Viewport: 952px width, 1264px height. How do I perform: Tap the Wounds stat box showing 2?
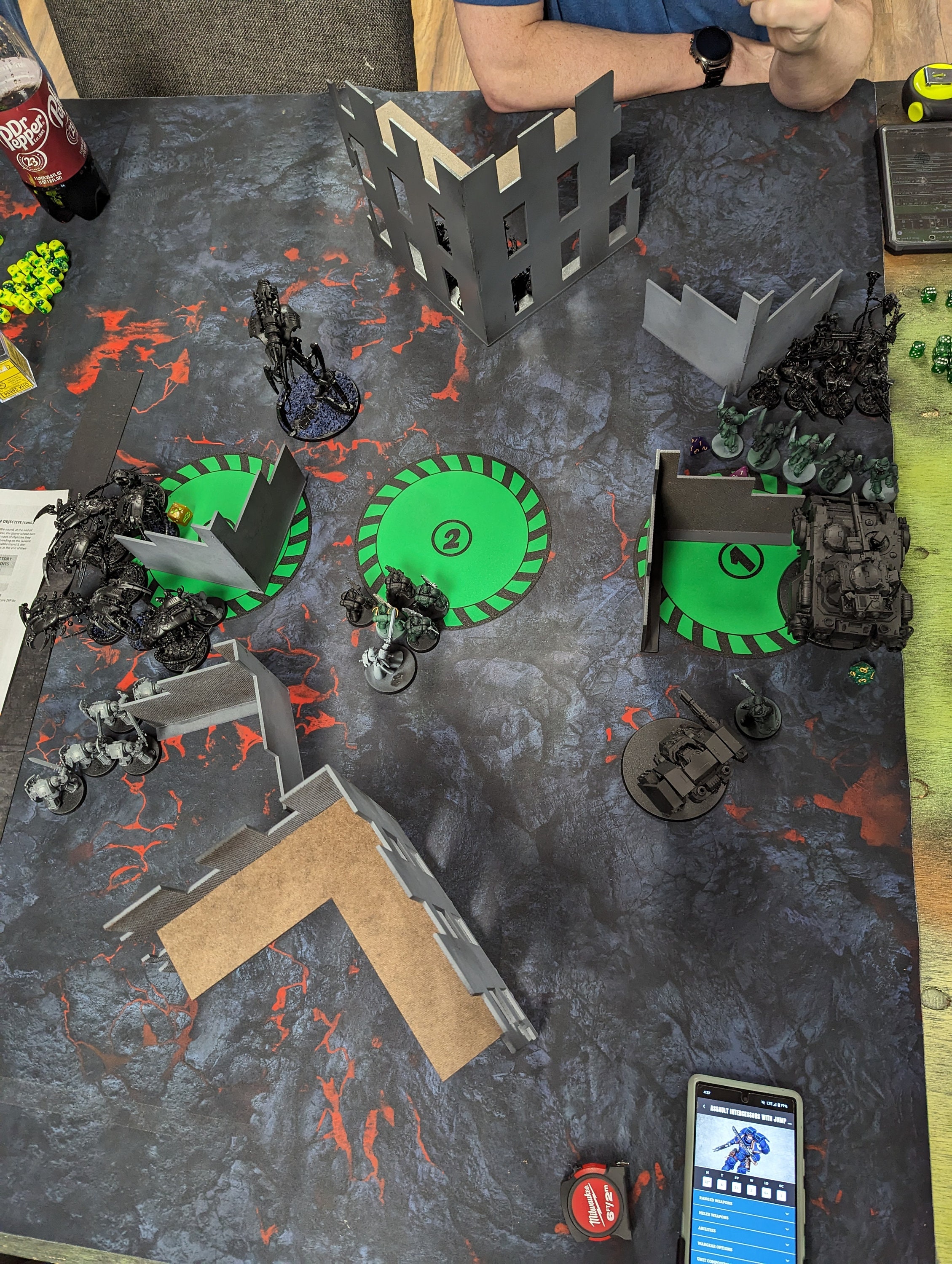tap(751, 1191)
